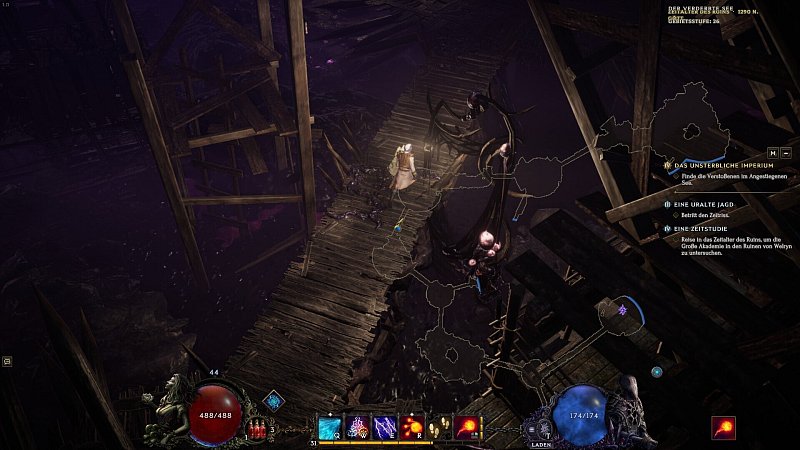Cast the lightning skill in slot E
Image resolution: width=800 pixels, height=450 pixels.
385,427
